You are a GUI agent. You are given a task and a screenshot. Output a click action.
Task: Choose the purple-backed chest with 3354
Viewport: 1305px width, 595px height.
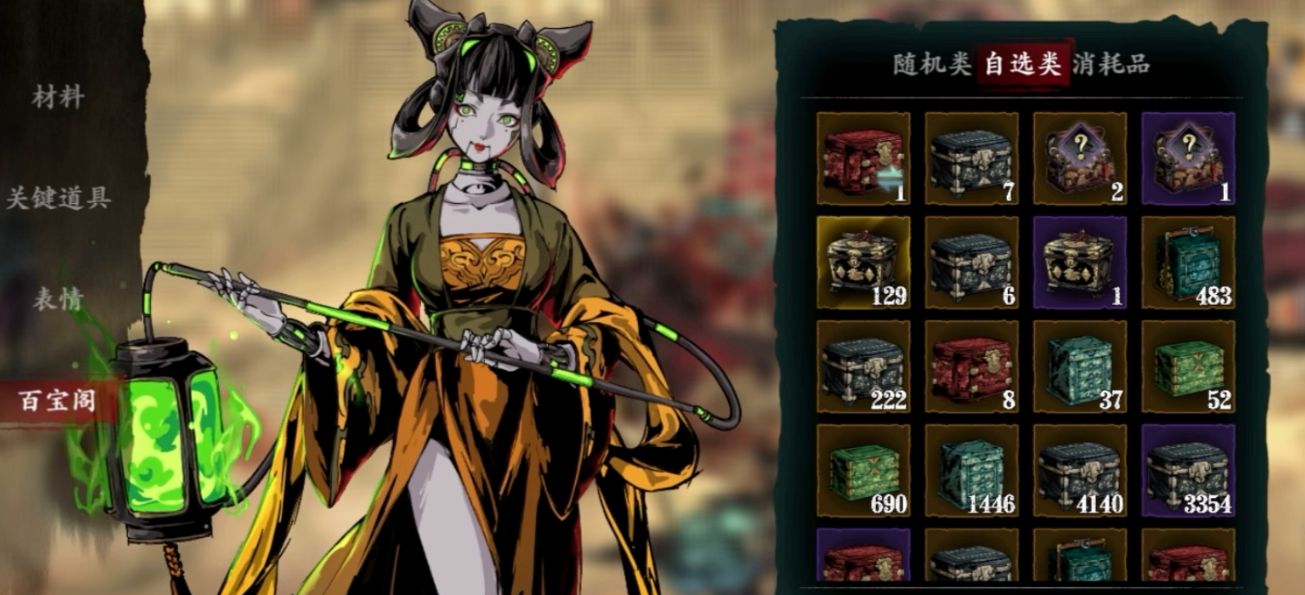[1187, 471]
